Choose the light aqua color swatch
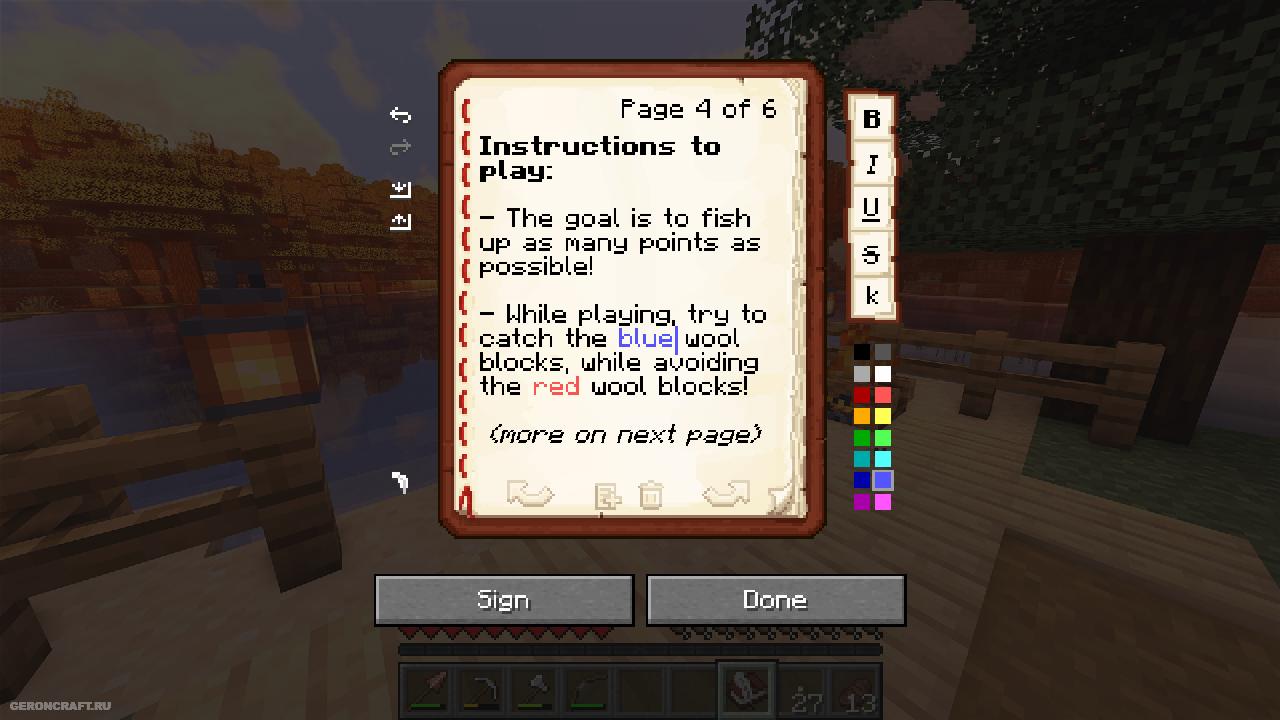The image size is (1280, 720). point(883,459)
